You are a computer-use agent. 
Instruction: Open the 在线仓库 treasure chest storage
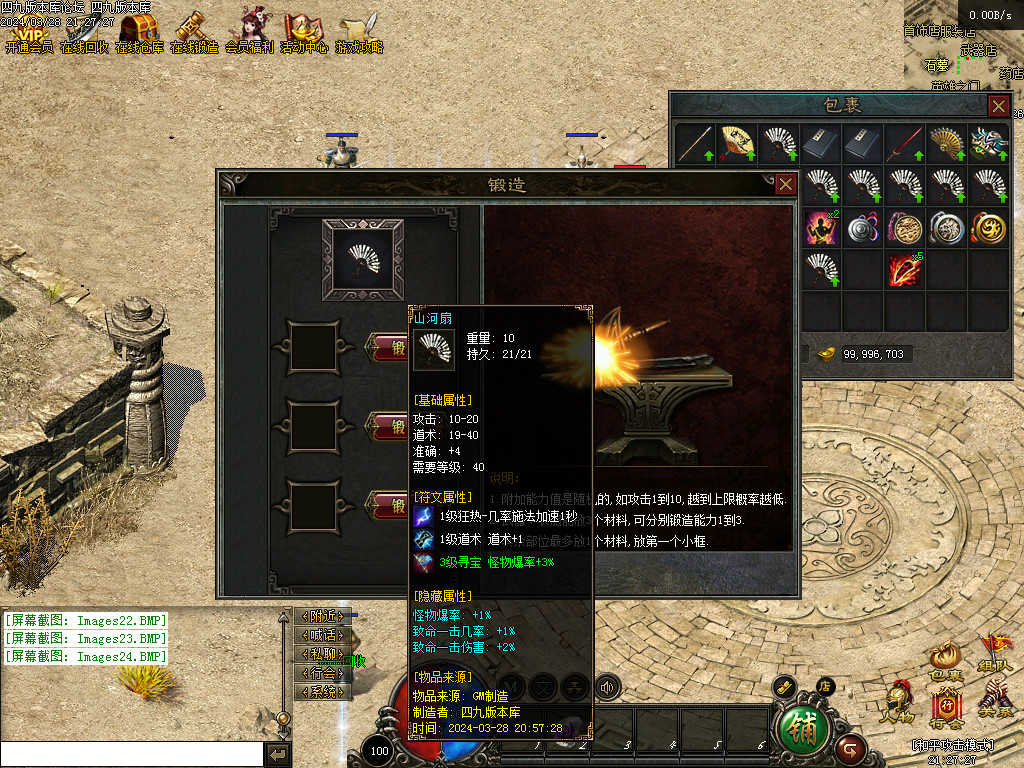tap(139, 30)
